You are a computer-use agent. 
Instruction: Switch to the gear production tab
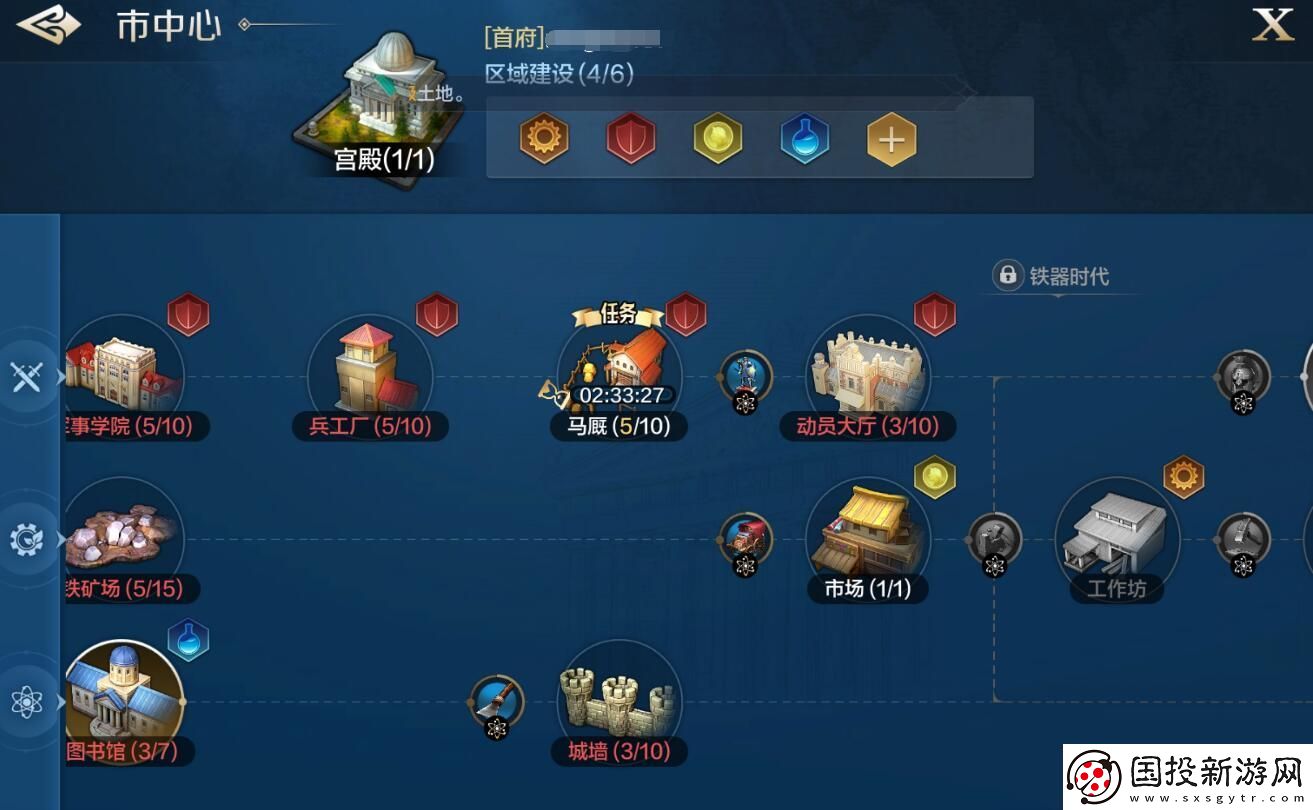[26, 540]
